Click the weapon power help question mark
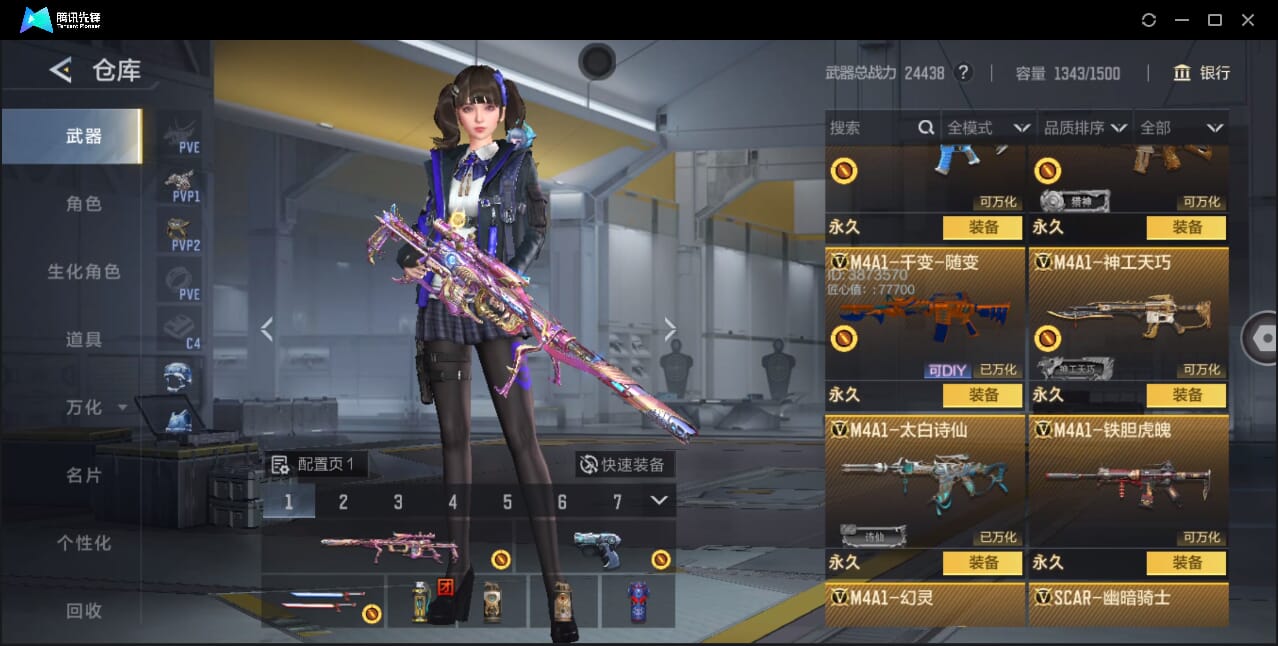 point(963,73)
